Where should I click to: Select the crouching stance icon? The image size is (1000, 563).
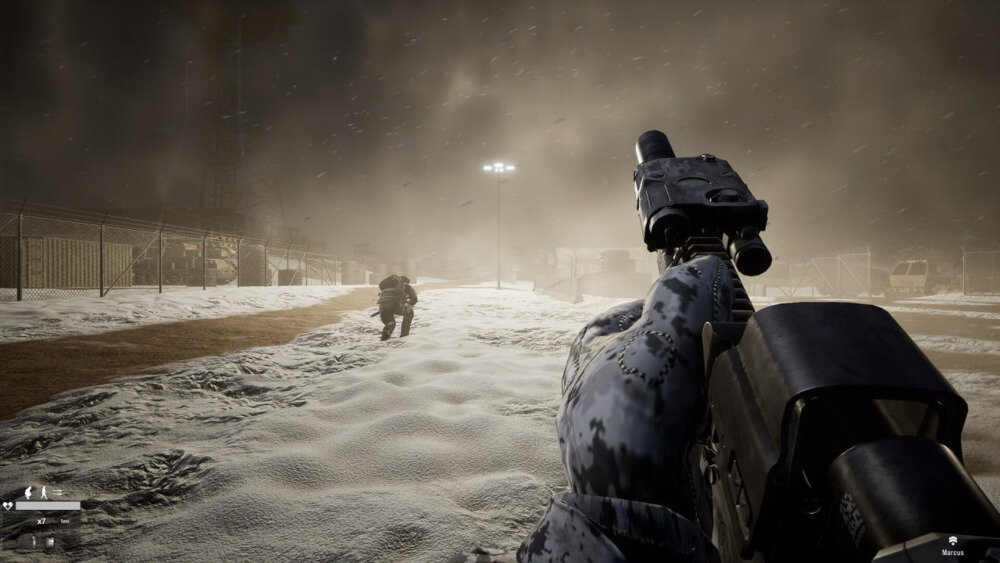[28, 493]
